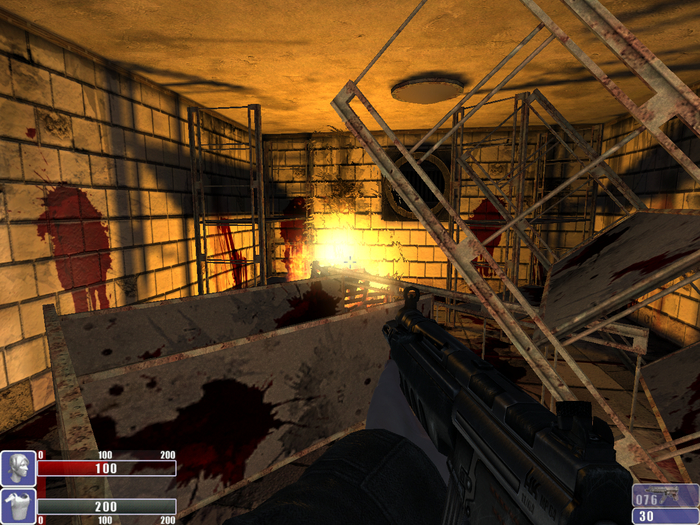Click the player head portrait icon
The width and height of the screenshot is (700, 525).
(x=18, y=468)
